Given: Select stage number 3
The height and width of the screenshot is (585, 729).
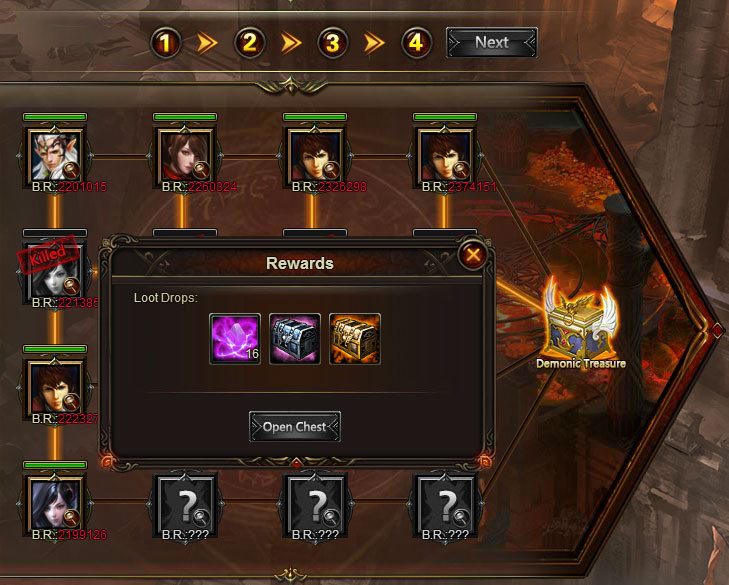Looking at the screenshot, I should pos(333,43).
